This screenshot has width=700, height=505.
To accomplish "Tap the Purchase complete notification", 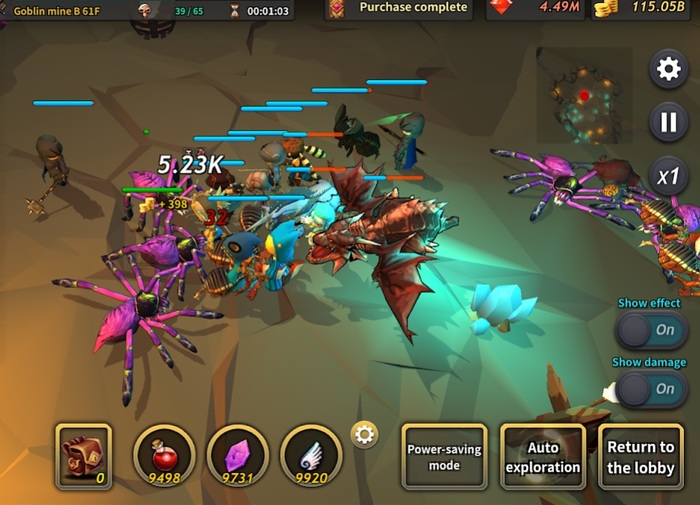I will point(400,9).
